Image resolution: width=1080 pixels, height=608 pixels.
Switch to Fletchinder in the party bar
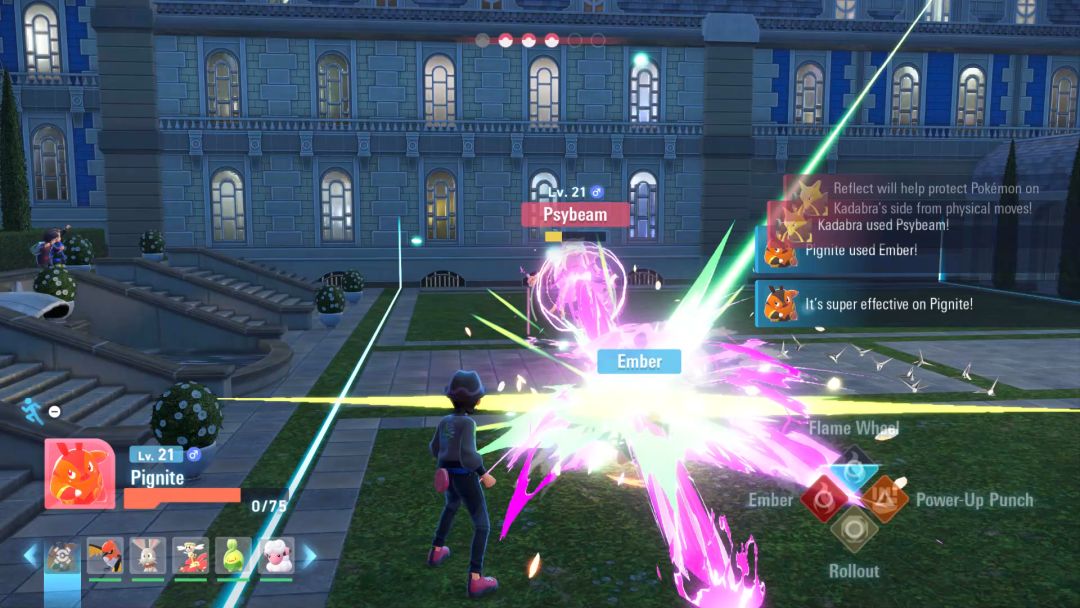tap(105, 555)
